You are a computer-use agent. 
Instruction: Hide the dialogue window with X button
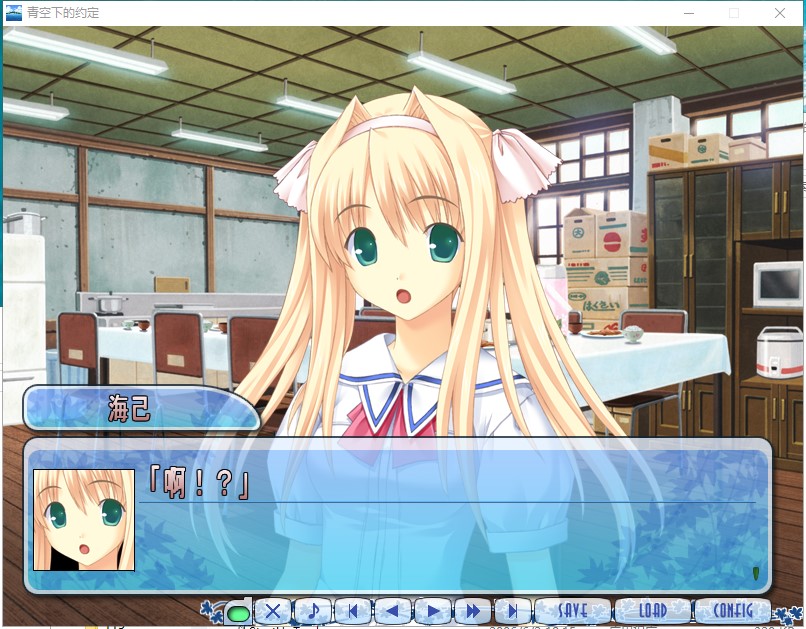(x=272, y=610)
